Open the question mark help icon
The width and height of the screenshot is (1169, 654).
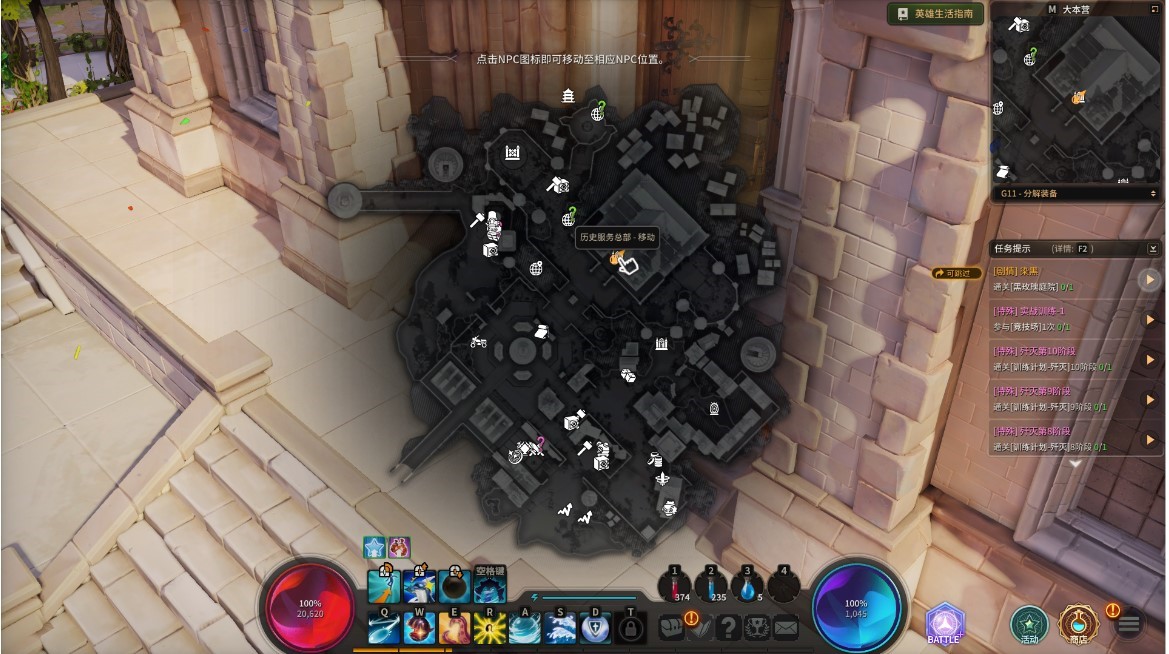tap(728, 628)
